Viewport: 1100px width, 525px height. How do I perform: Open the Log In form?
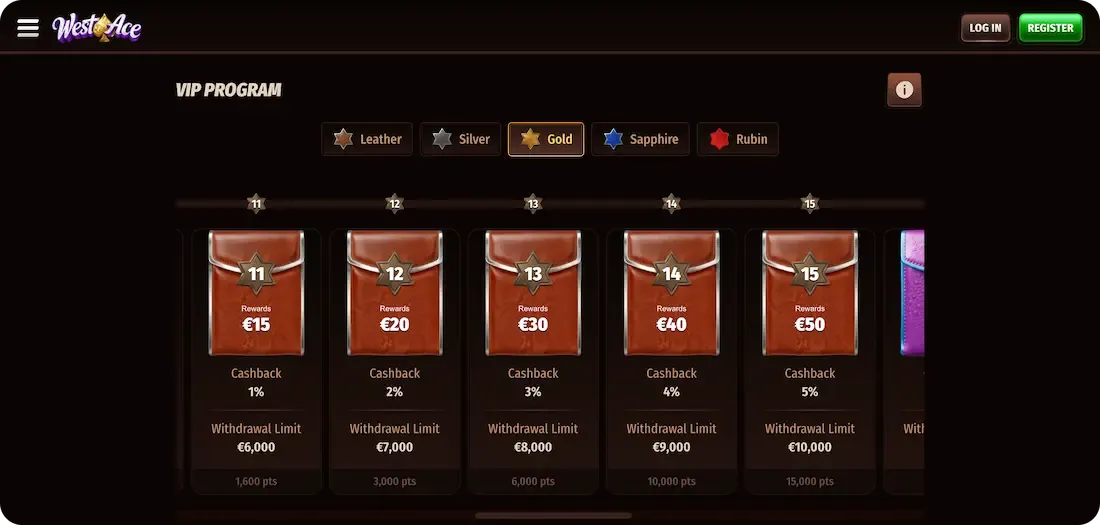[985, 28]
